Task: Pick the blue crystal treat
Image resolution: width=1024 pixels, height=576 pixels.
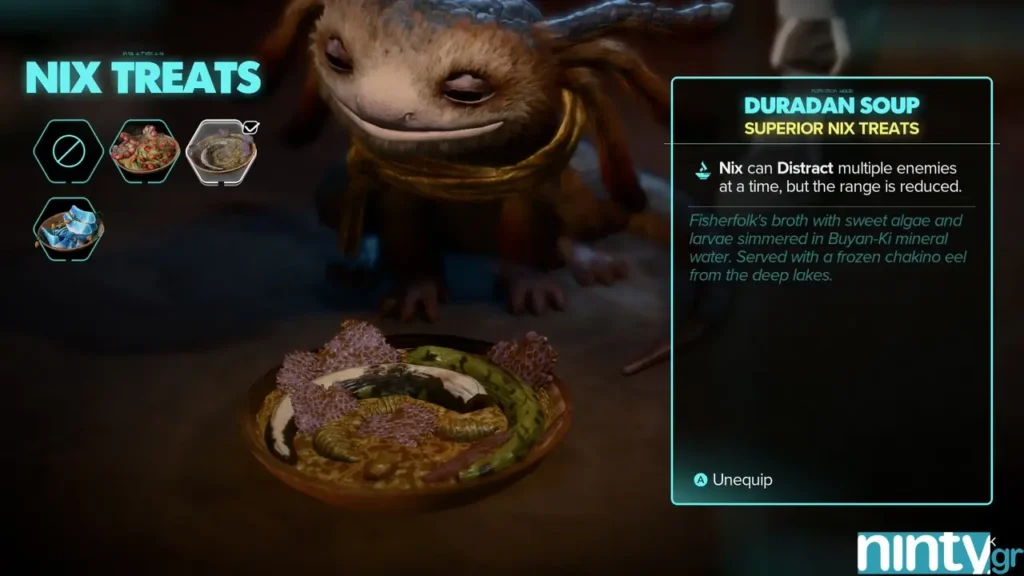Action: pyautogui.click(x=69, y=227)
